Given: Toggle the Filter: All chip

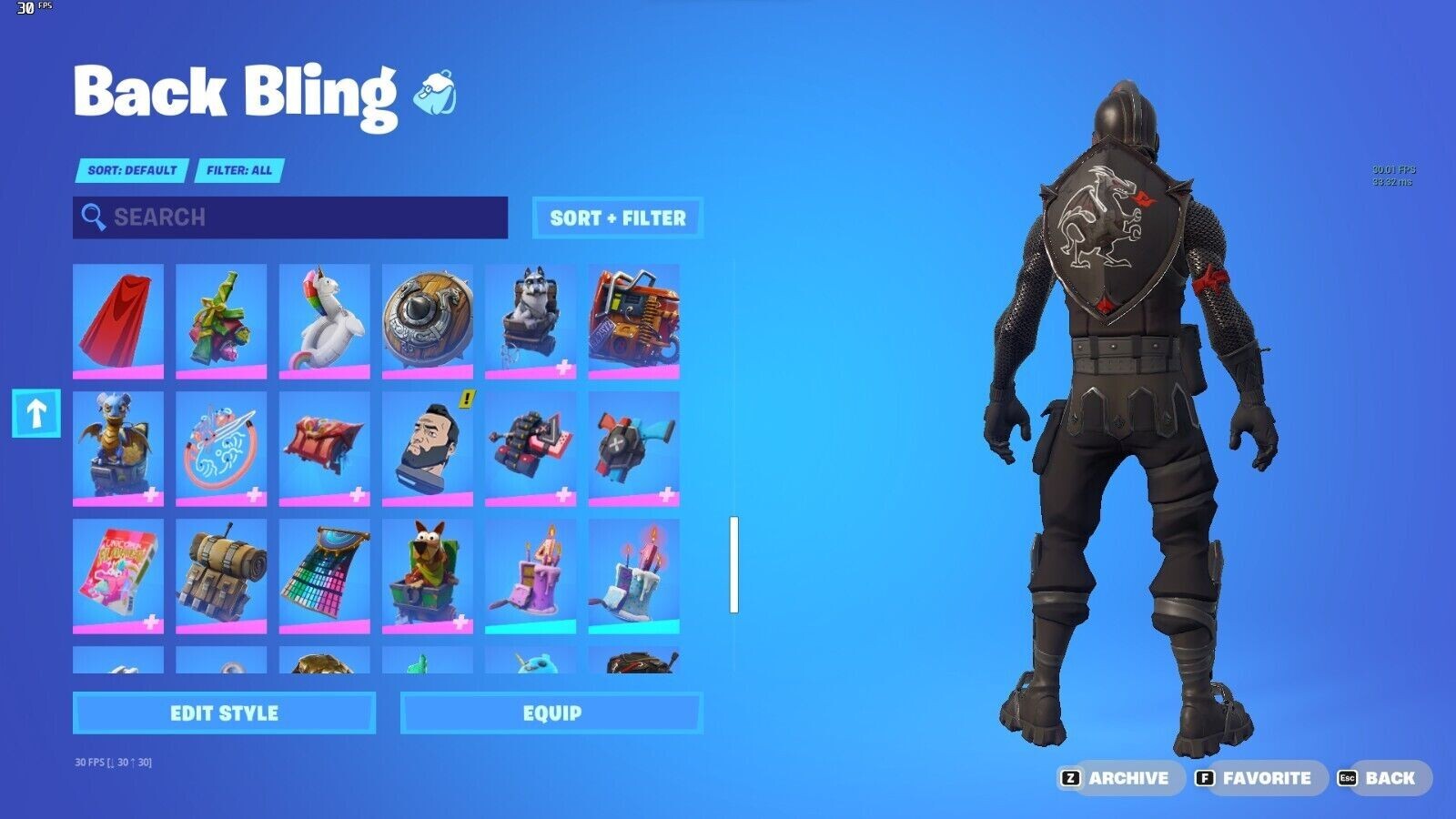Looking at the screenshot, I should coord(240,171).
